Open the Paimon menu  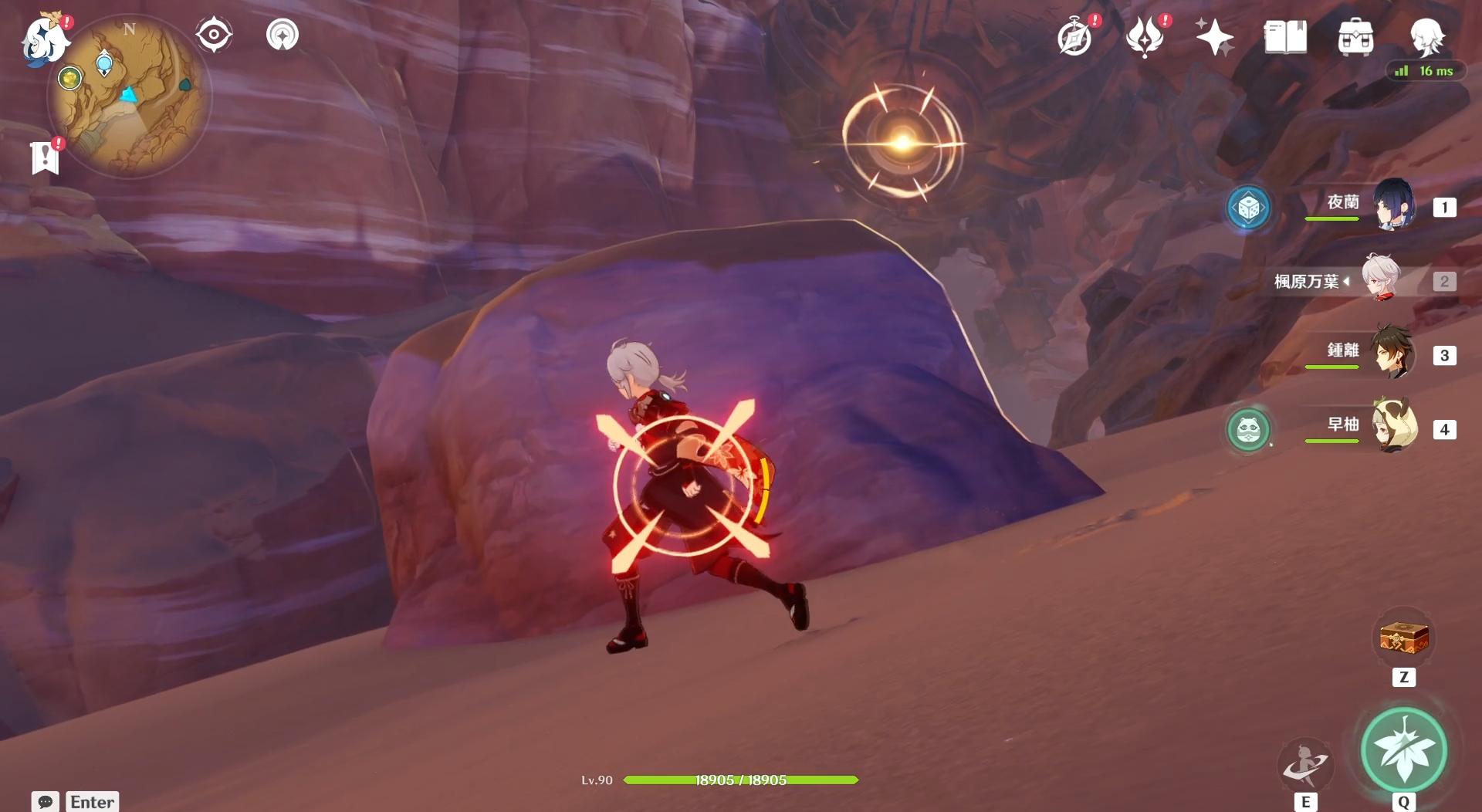(42, 40)
